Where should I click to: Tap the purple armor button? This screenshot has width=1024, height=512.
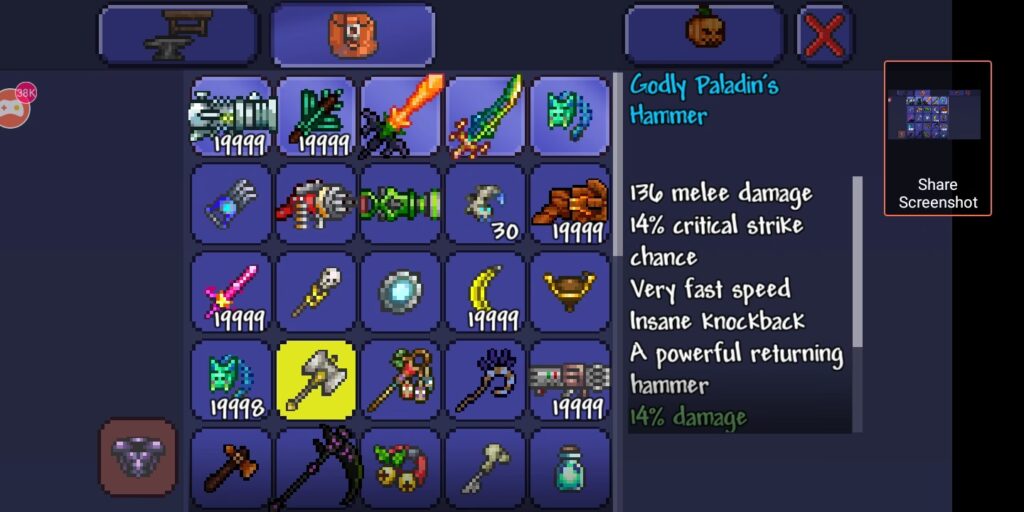coord(138,457)
